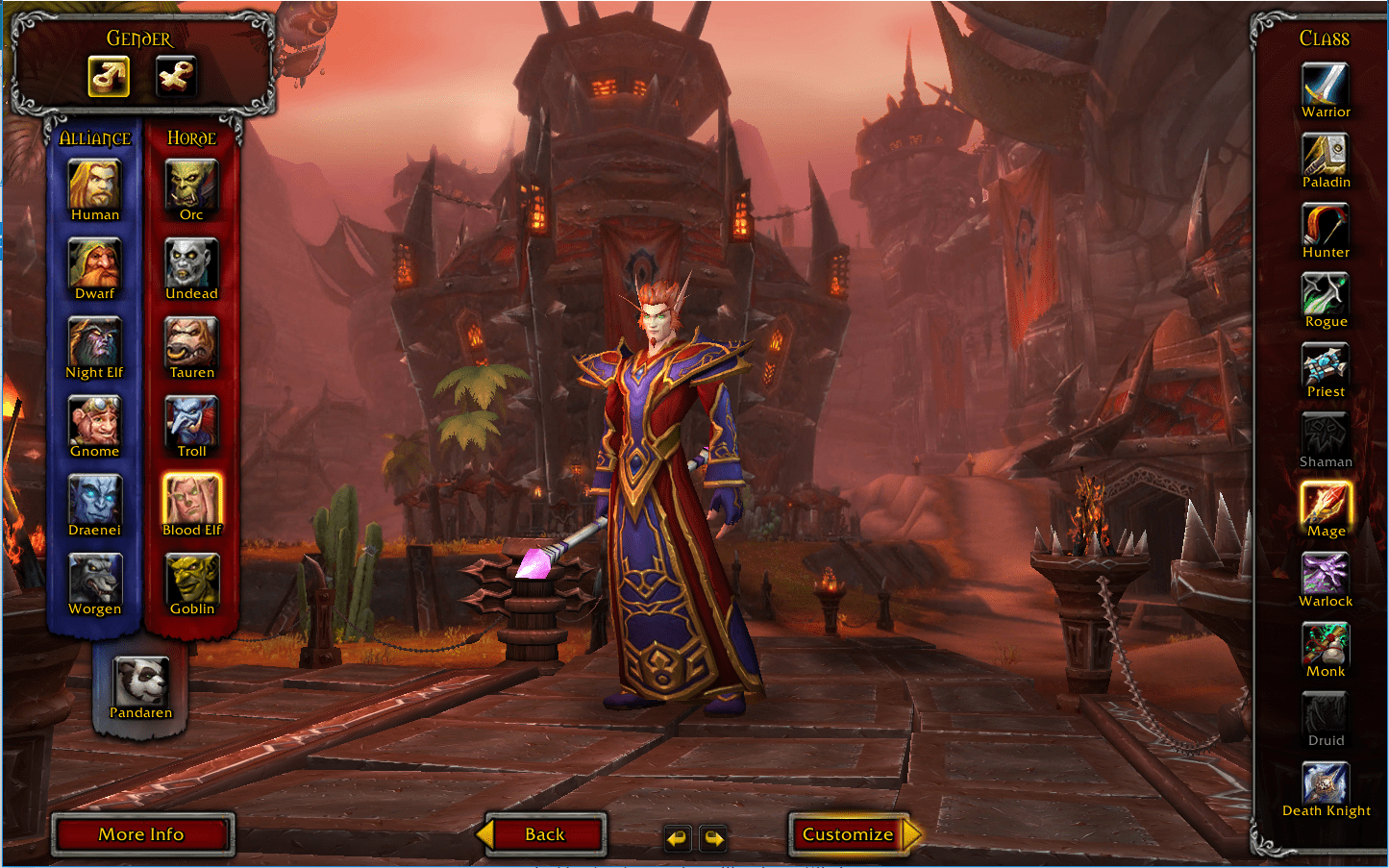
Task: Pick the Warlock class
Action: click(1325, 574)
